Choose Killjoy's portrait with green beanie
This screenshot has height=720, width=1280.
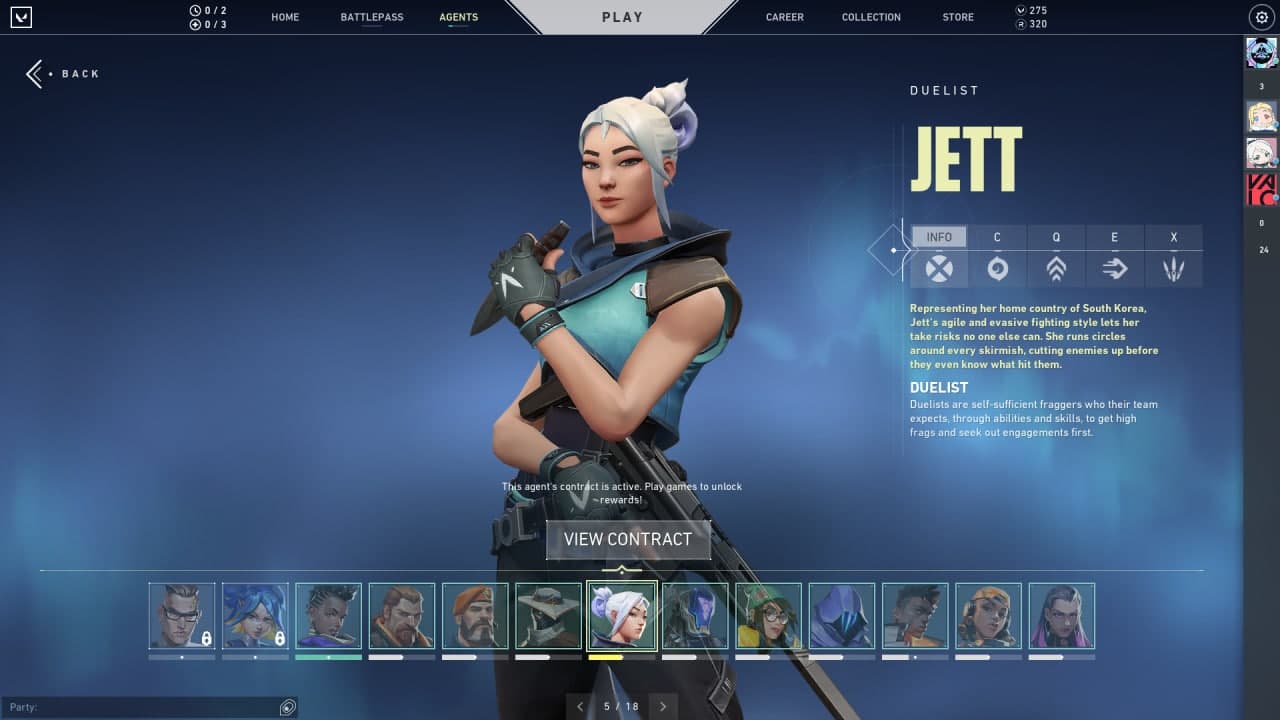[x=769, y=616]
